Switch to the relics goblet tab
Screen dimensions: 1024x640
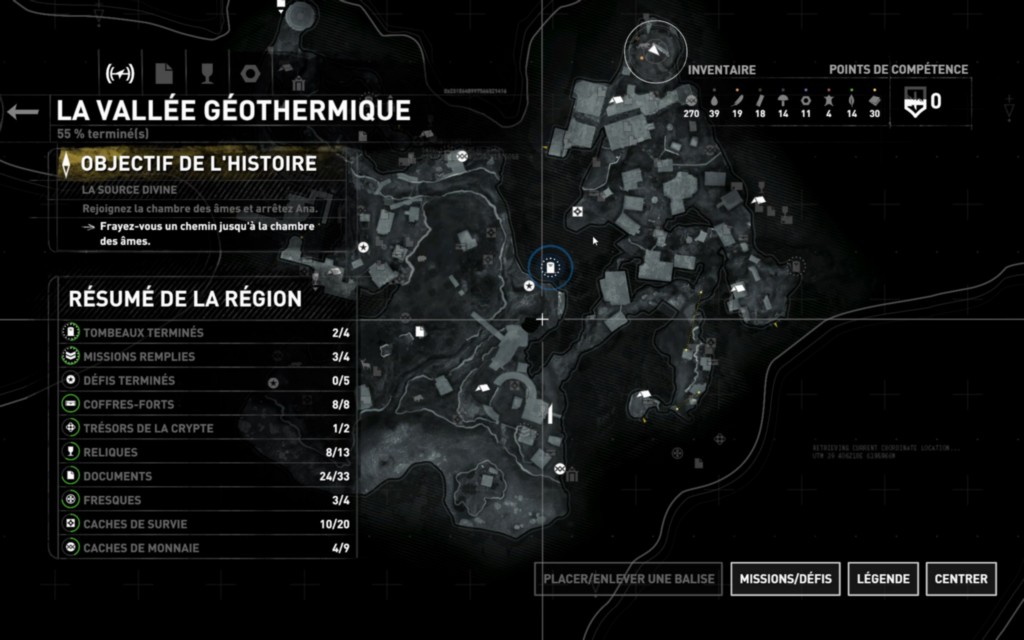point(207,73)
